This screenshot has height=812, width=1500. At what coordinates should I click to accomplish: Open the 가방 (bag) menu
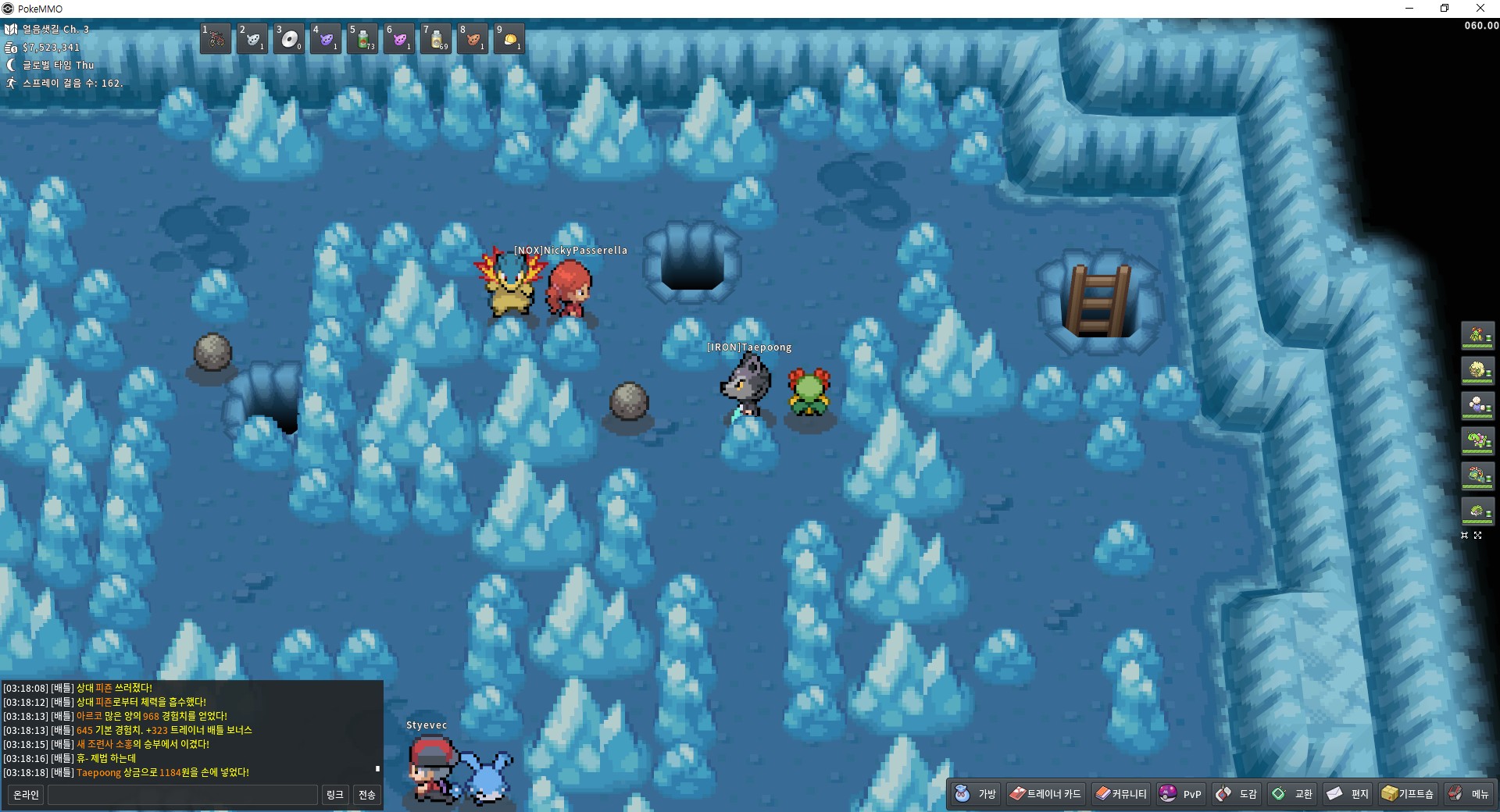(976, 794)
